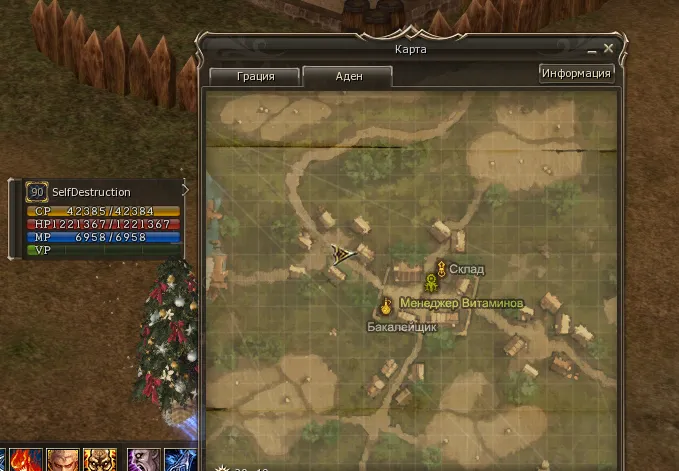Viewport: 679px width, 471px height.
Task: Minimize the map window
Action: (x=591, y=49)
